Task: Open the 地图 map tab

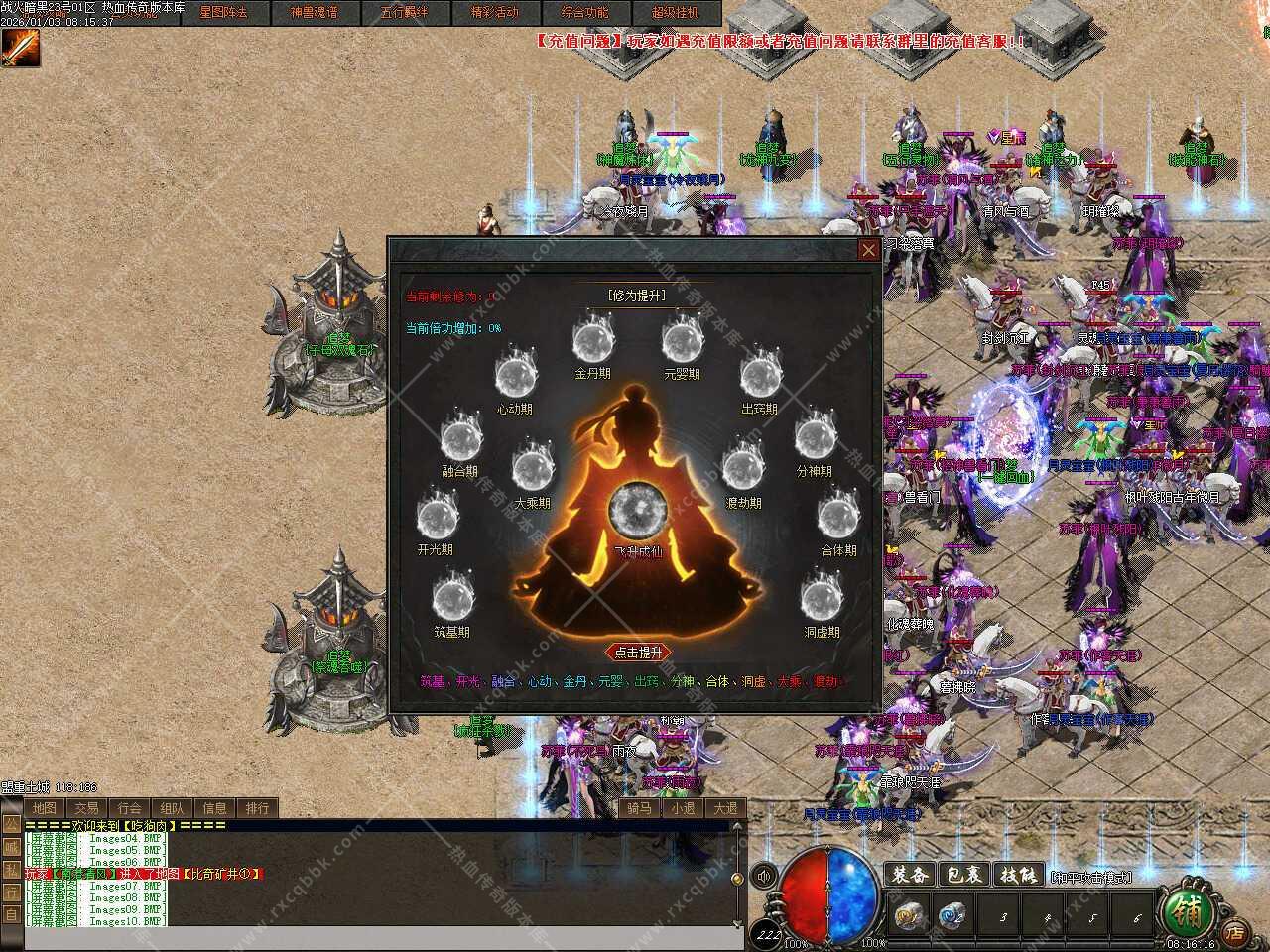Action: pyautogui.click(x=44, y=808)
